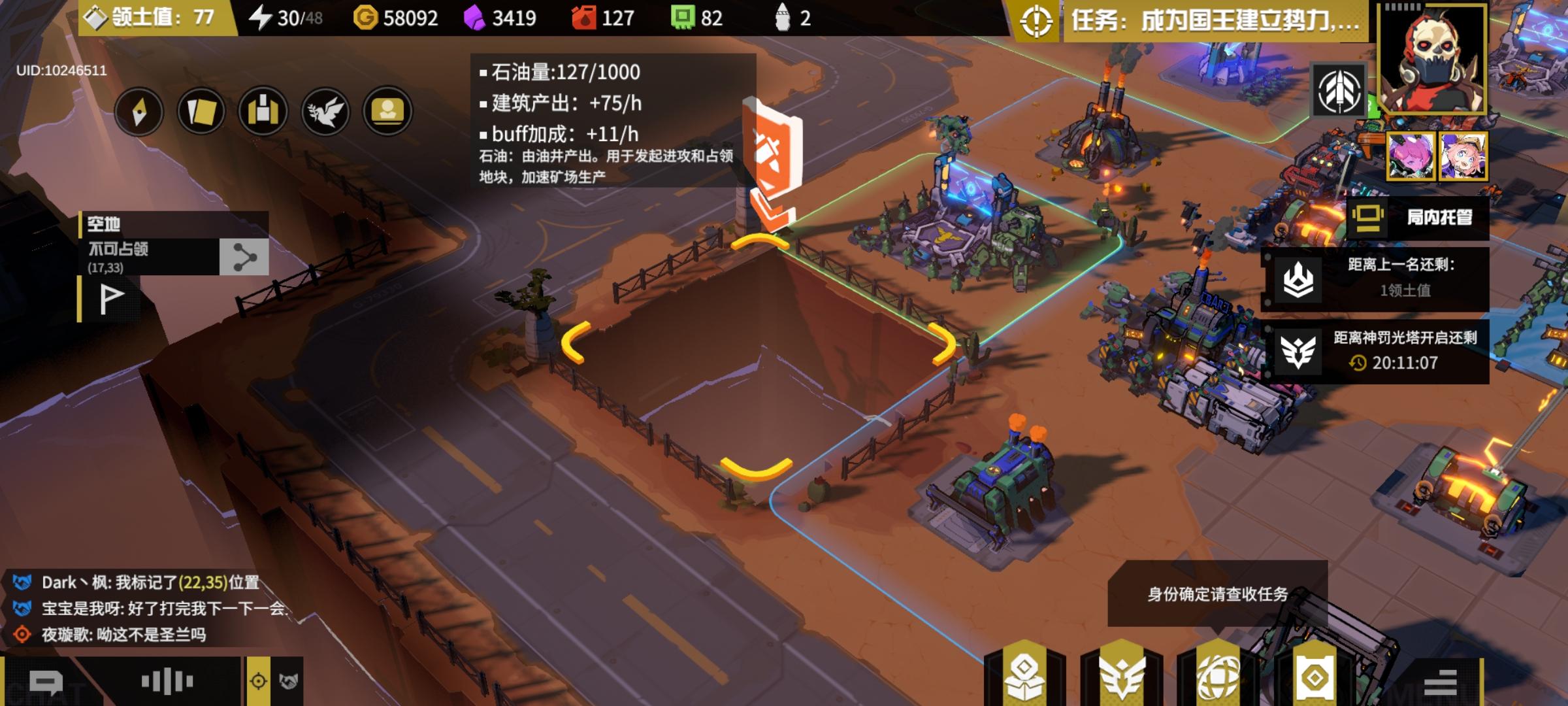Open the compass navigation icon top left
The height and width of the screenshot is (706, 1568).
tap(139, 112)
